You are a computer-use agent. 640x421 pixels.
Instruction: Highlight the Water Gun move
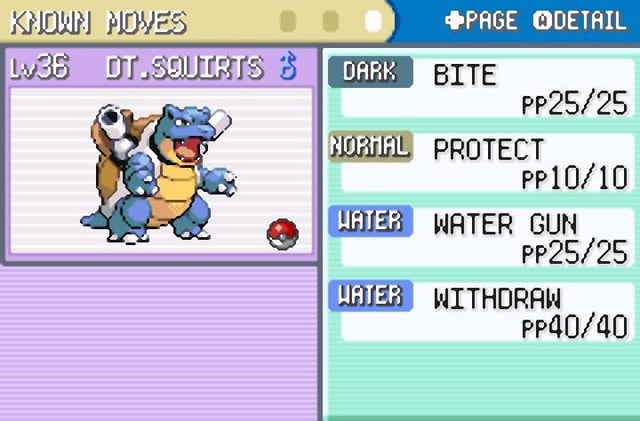(x=480, y=237)
